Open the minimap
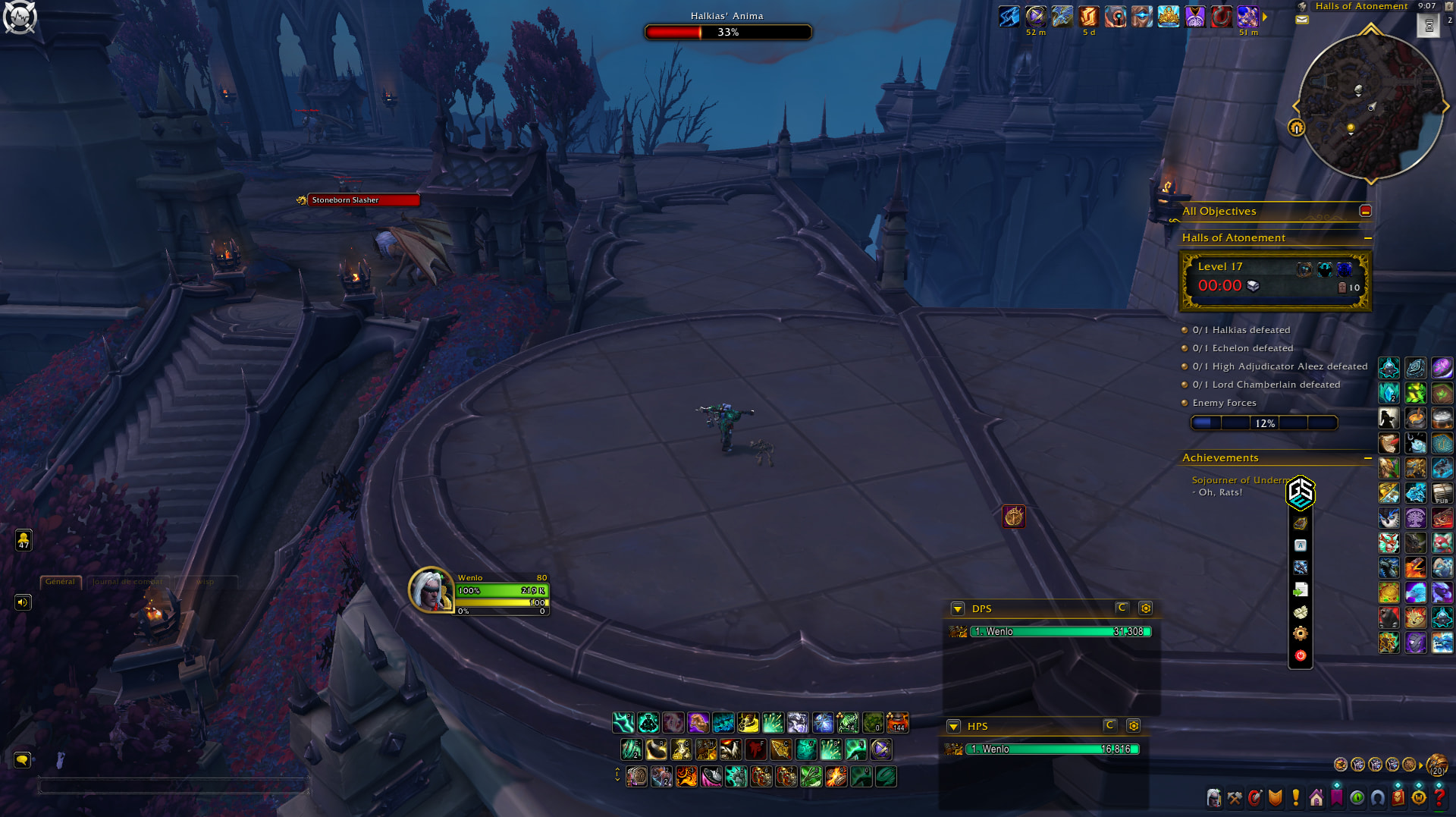This screenshot has height=817, width=1456. point(1370,106)
